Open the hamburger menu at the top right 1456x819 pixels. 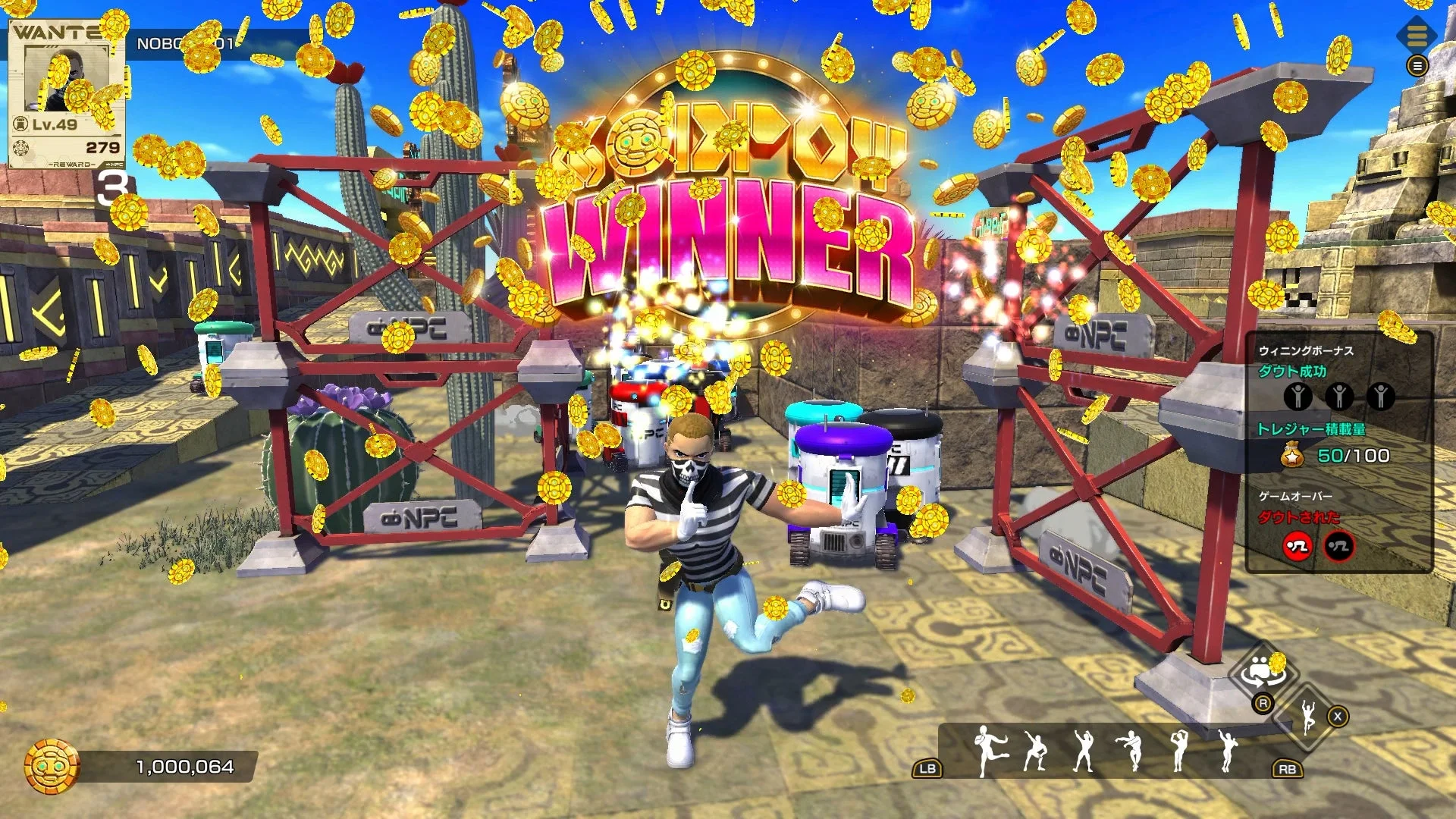coord(1420,67)
